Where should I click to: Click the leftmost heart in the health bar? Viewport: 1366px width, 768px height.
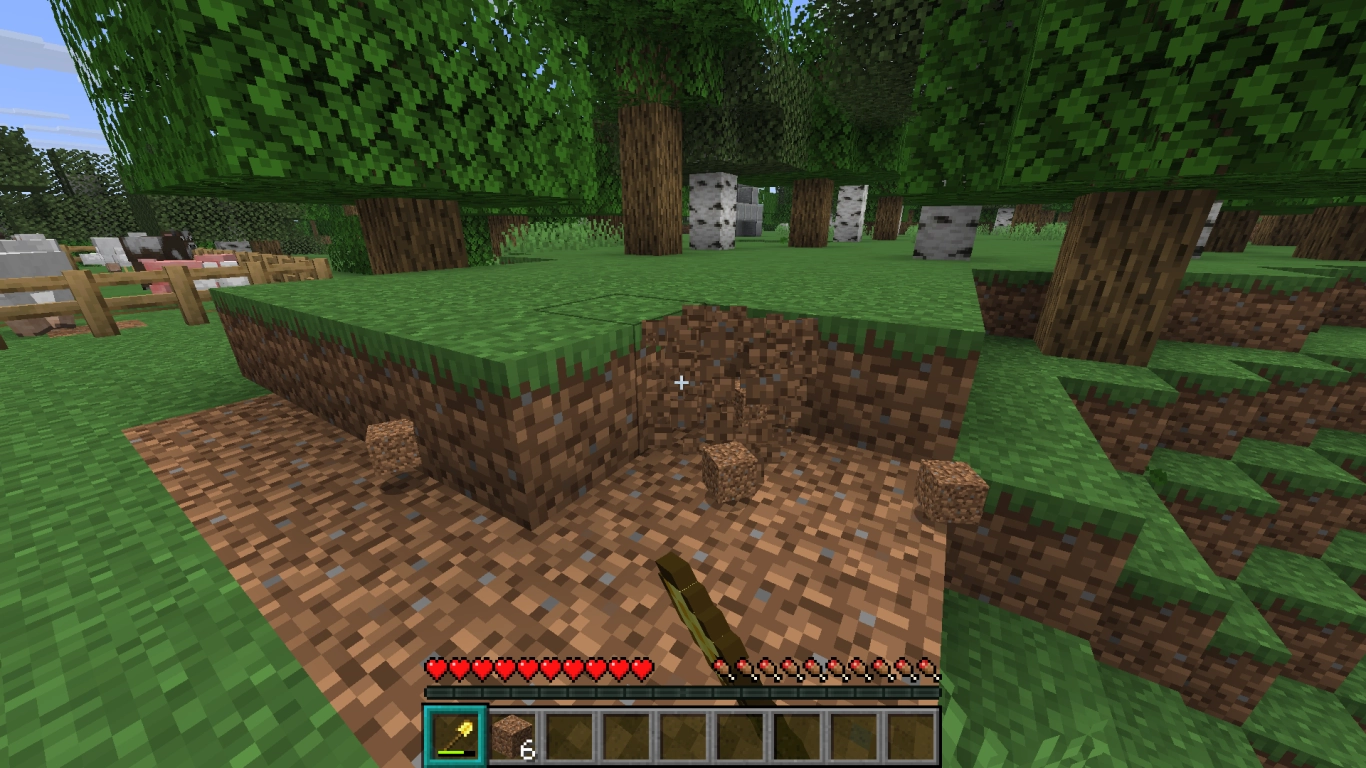click(x=436, y=669)
